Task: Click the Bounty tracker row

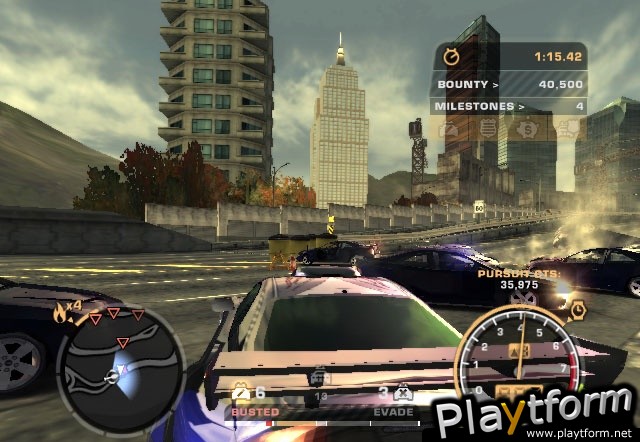Action: pos(509,85)
